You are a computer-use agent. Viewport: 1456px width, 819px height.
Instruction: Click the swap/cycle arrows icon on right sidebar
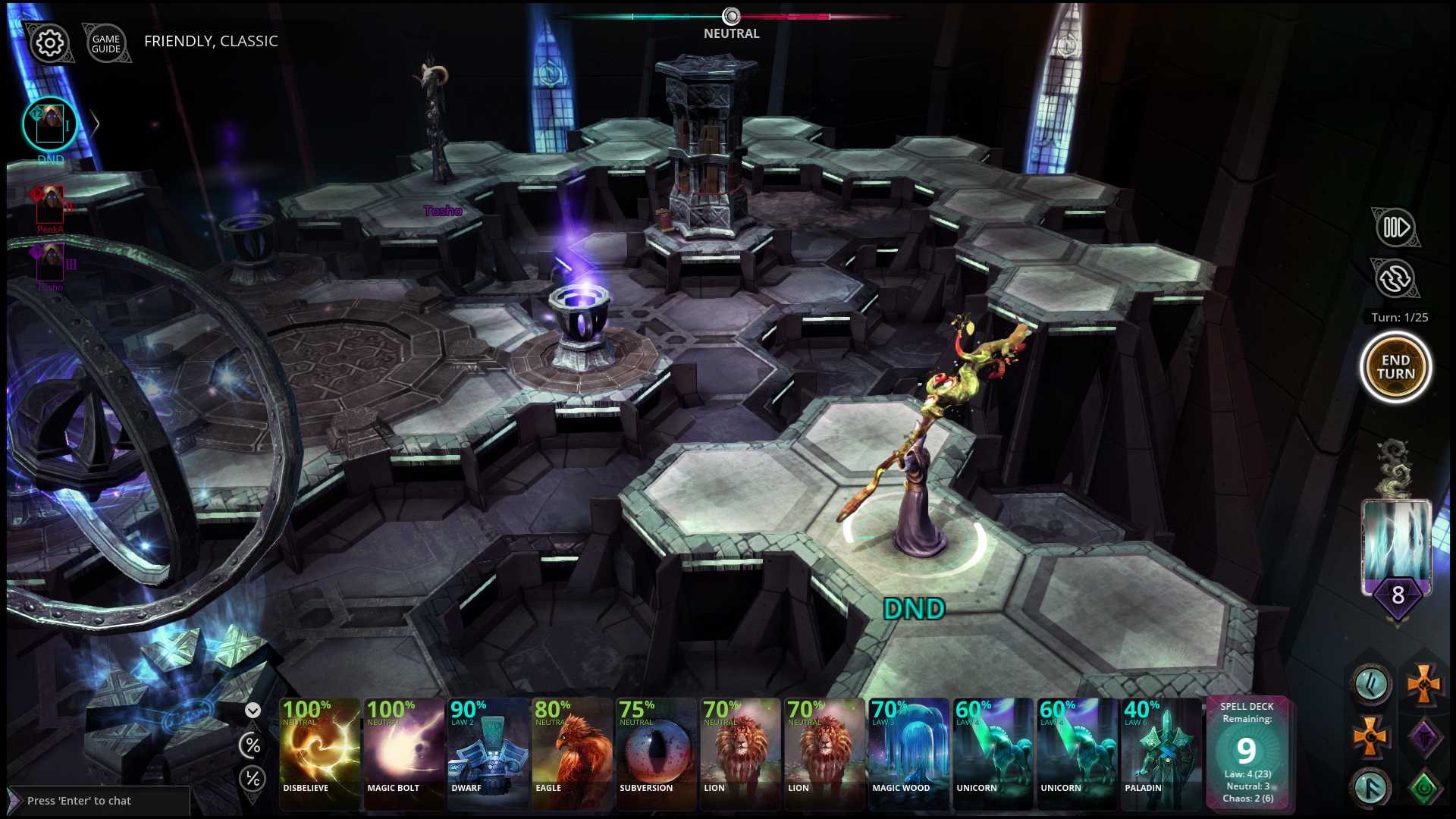[x=1395, y=278]
